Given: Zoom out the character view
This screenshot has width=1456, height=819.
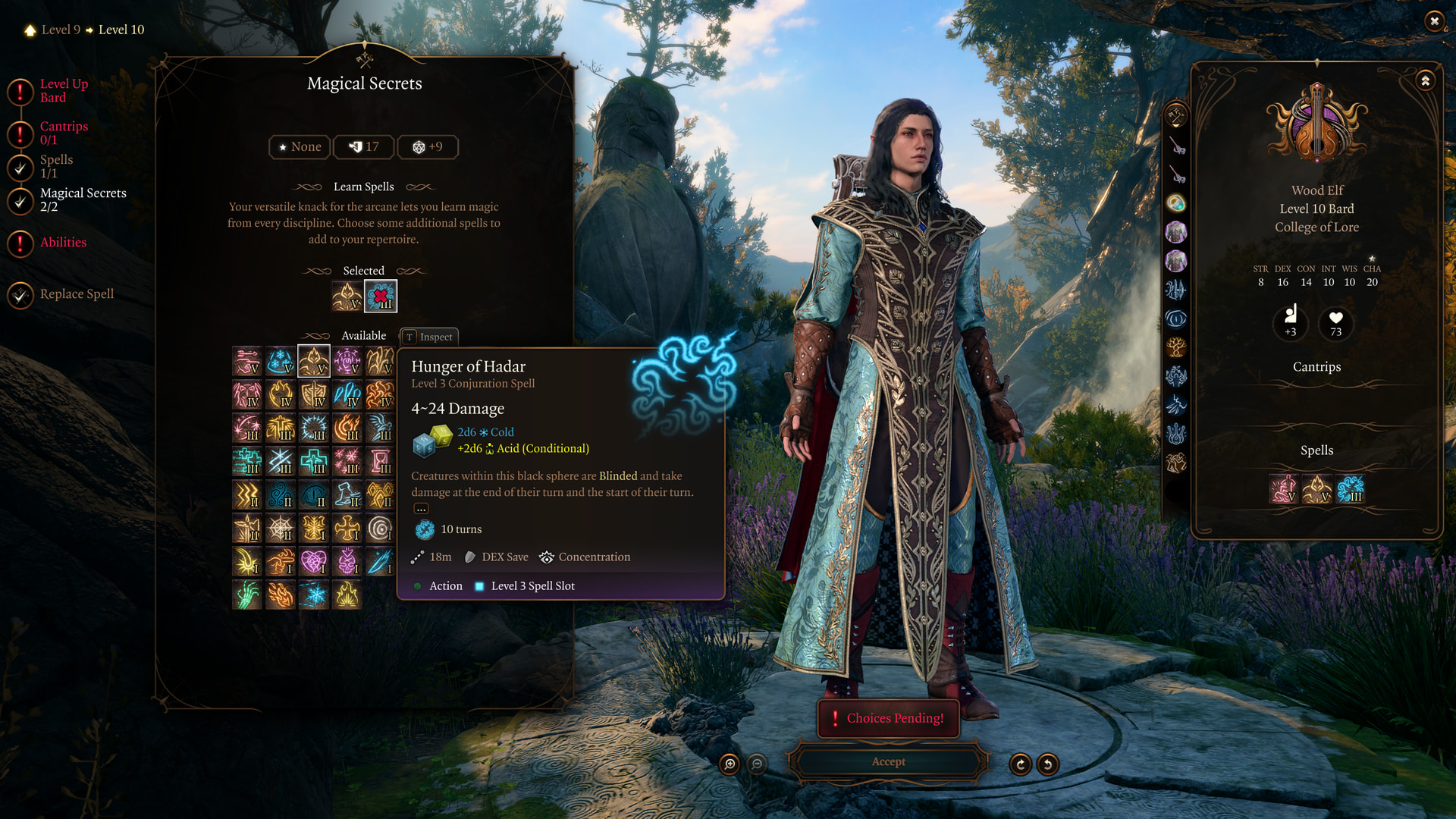Looking at the screenshot, I should click(x=757, y=764).
